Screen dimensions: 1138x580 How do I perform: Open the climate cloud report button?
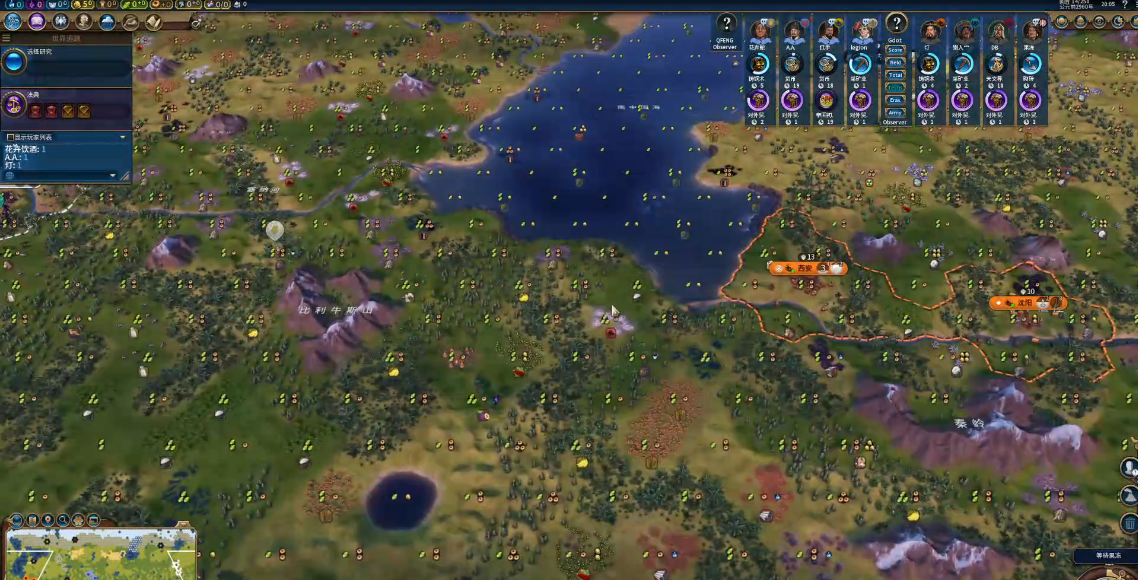tap(108, 21)
